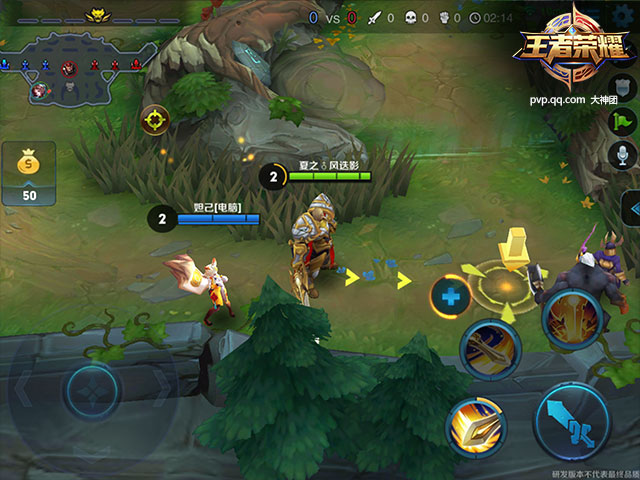Tap the virtual movement joystick
The image size is (640, 480).
coord(93,391)
